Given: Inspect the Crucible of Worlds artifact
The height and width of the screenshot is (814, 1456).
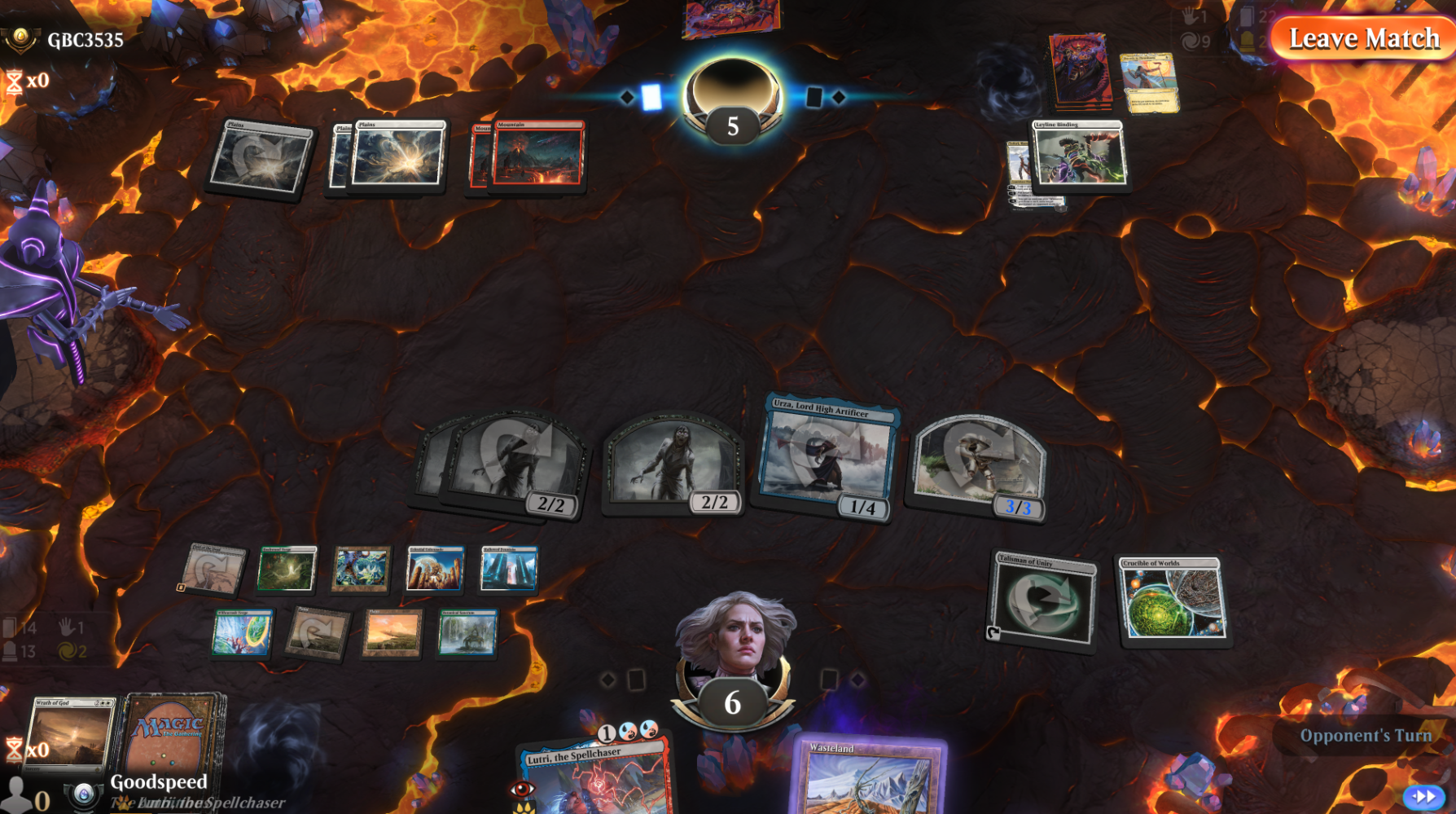Looking at the screenshot, I should pos(1172,601).
